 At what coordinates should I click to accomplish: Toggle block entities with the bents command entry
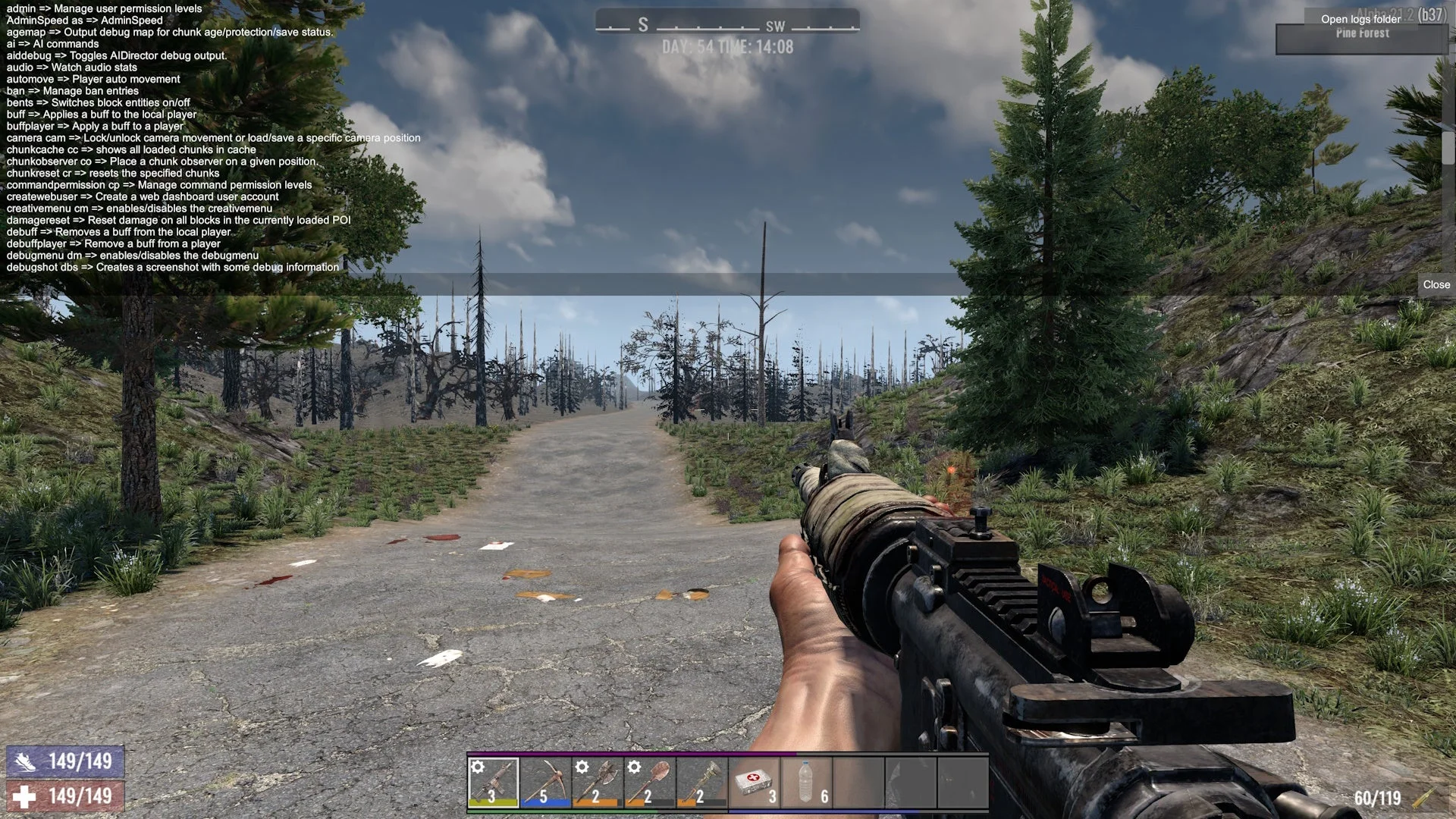97,102
